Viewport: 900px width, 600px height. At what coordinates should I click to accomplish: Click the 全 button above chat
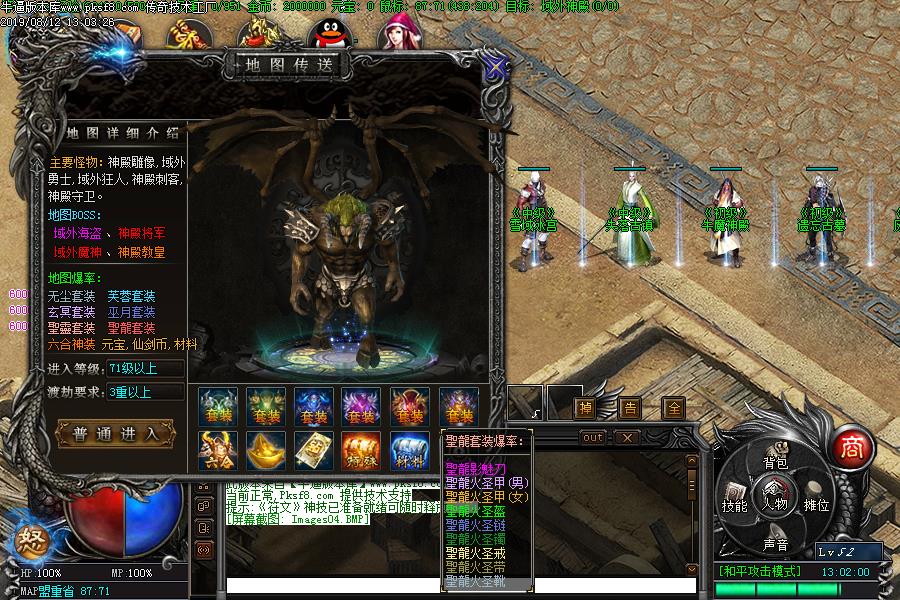click(674, 407)
